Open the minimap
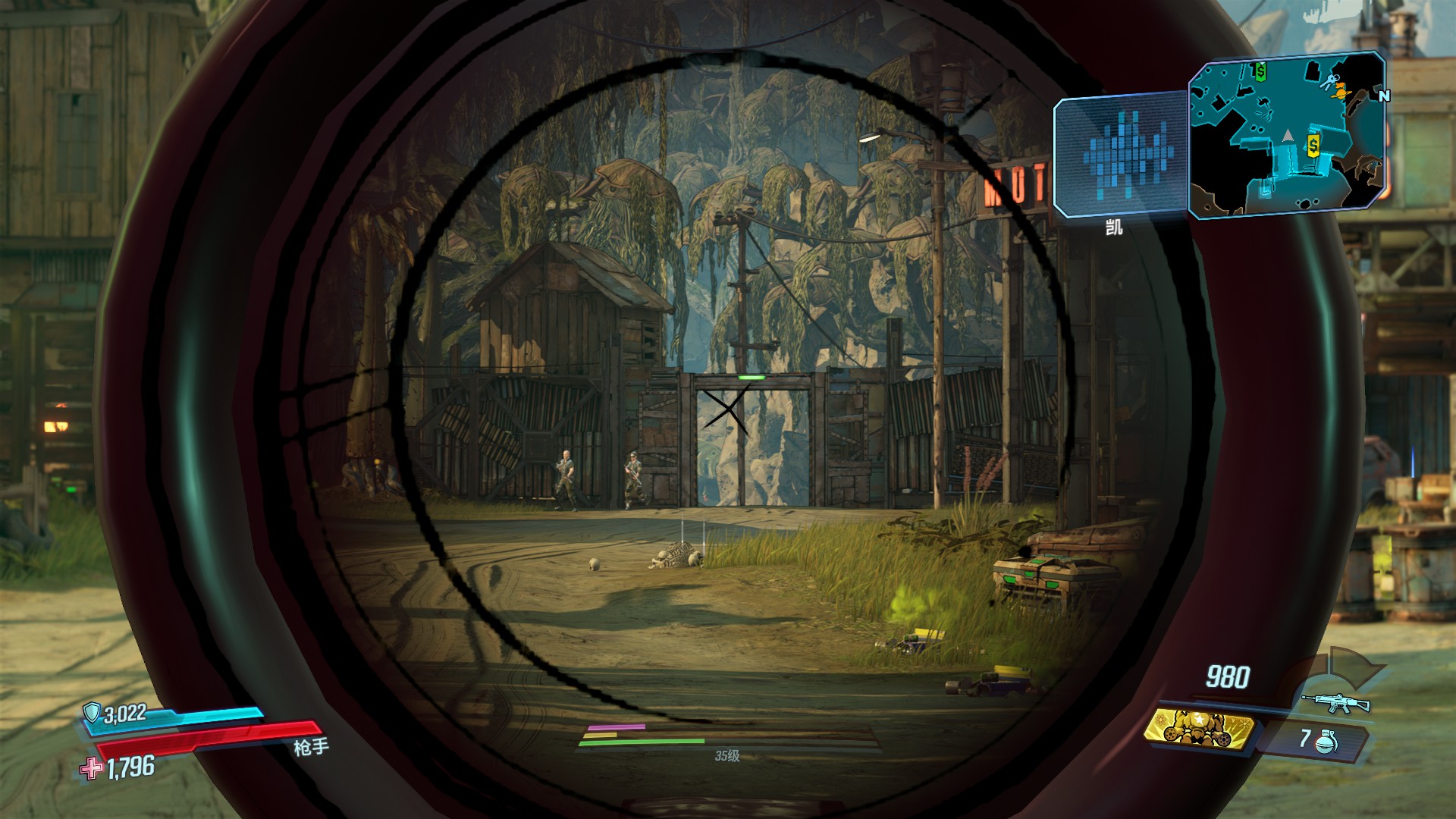 point(1287,135)
